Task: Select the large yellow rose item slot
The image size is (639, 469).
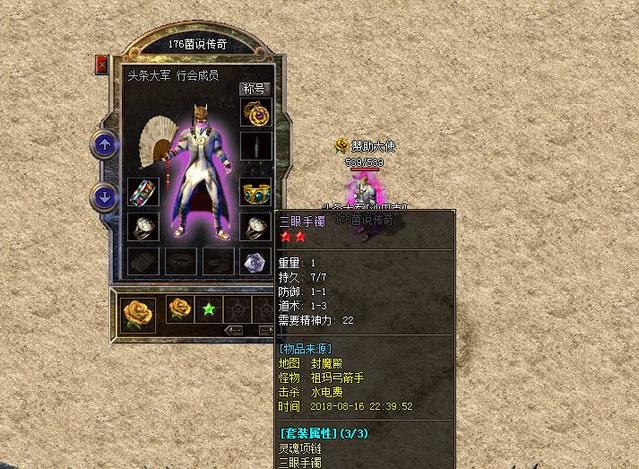Action: coord(138,311)
